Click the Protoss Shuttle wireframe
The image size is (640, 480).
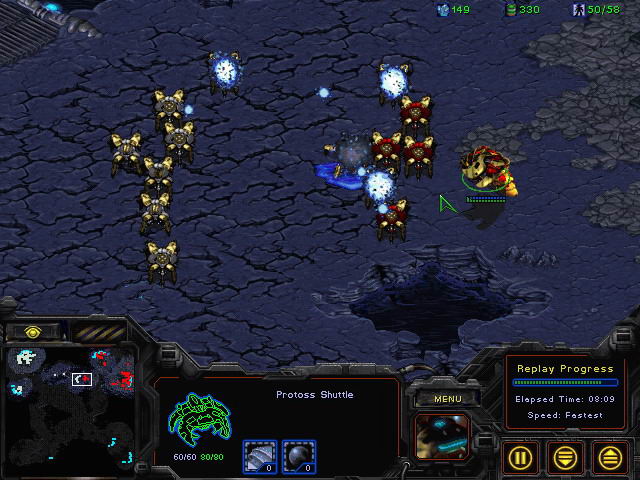(x=201, y=418)
